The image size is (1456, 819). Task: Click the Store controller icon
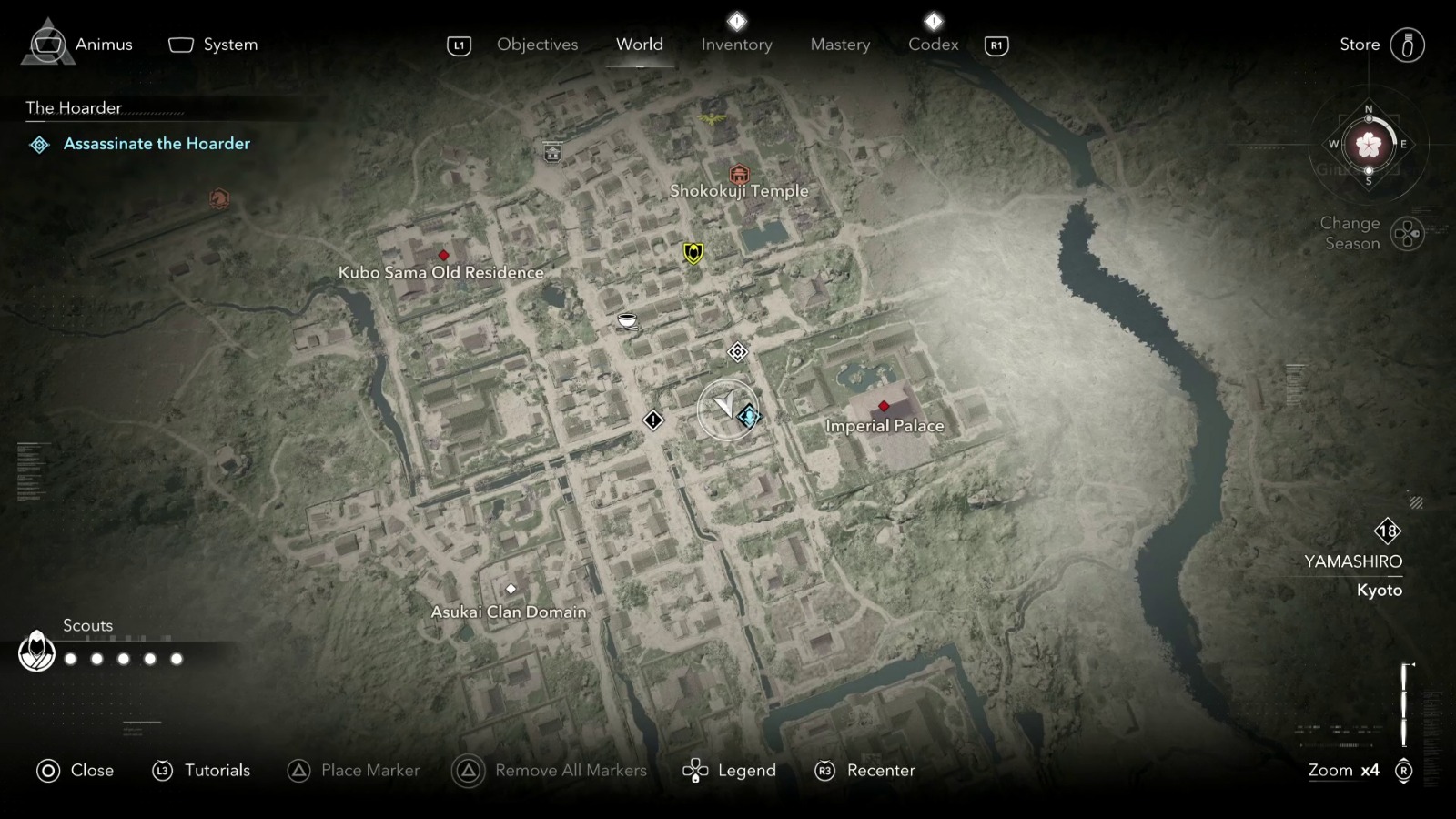tap(1409, 44)
